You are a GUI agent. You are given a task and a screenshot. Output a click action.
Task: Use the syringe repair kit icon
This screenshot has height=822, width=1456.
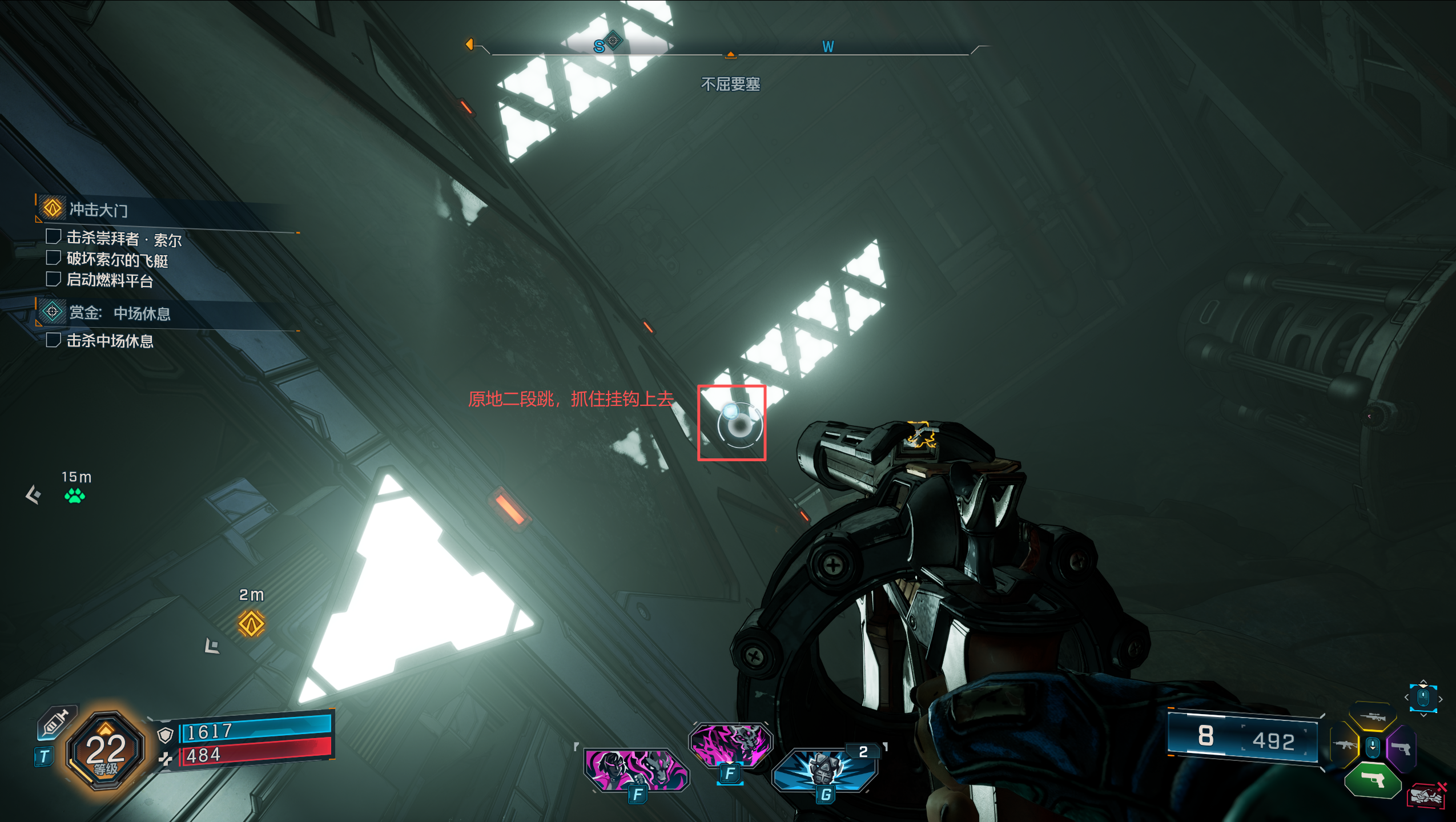pyautogui.click(x=56, y=722)
